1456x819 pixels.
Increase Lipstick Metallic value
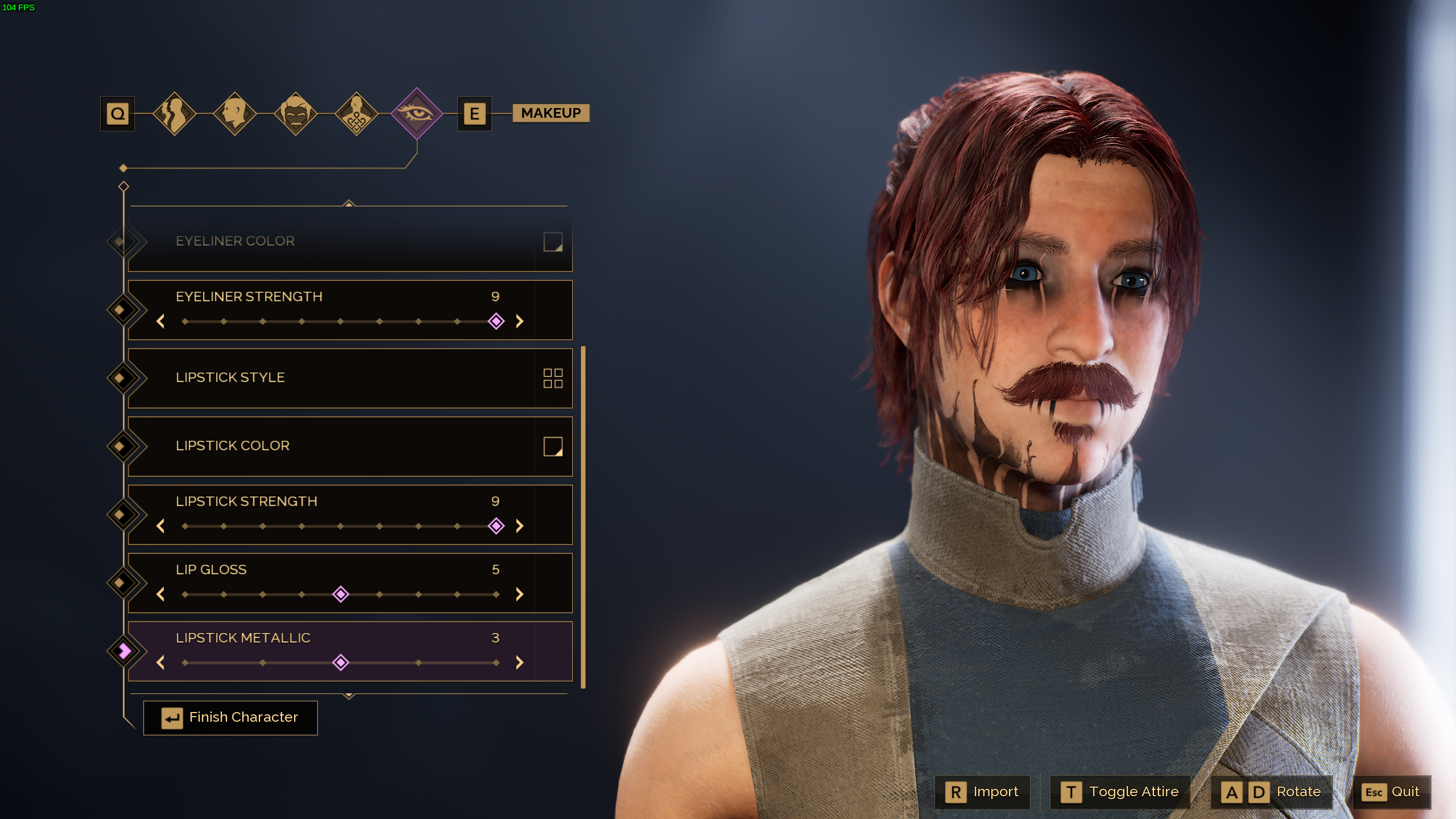click(x=519, y=663)
